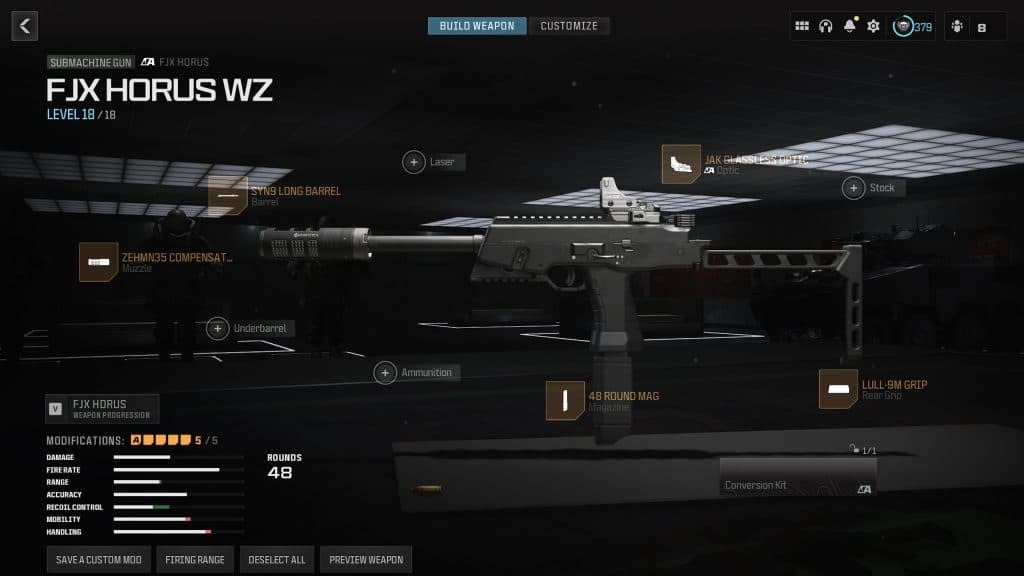Open the JAK Glassless Optic slot
The image size is (1024, 576).
point(681,164)
